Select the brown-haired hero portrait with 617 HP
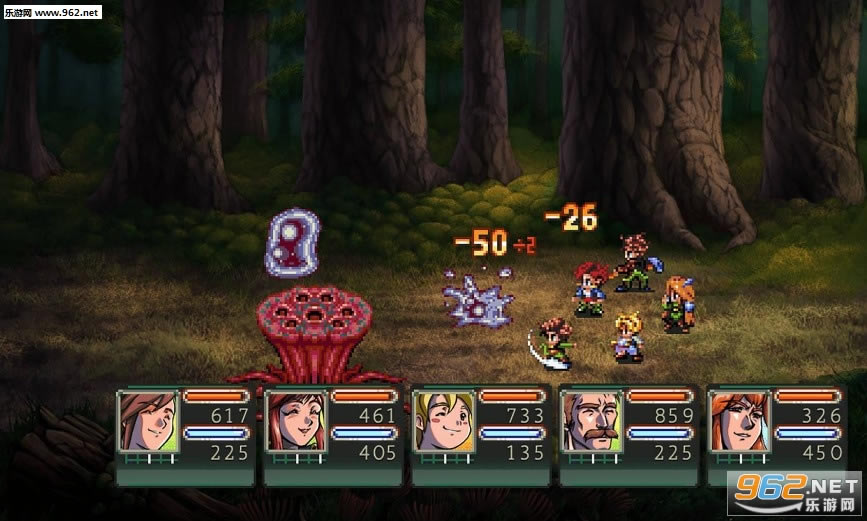 coord(147,421)
